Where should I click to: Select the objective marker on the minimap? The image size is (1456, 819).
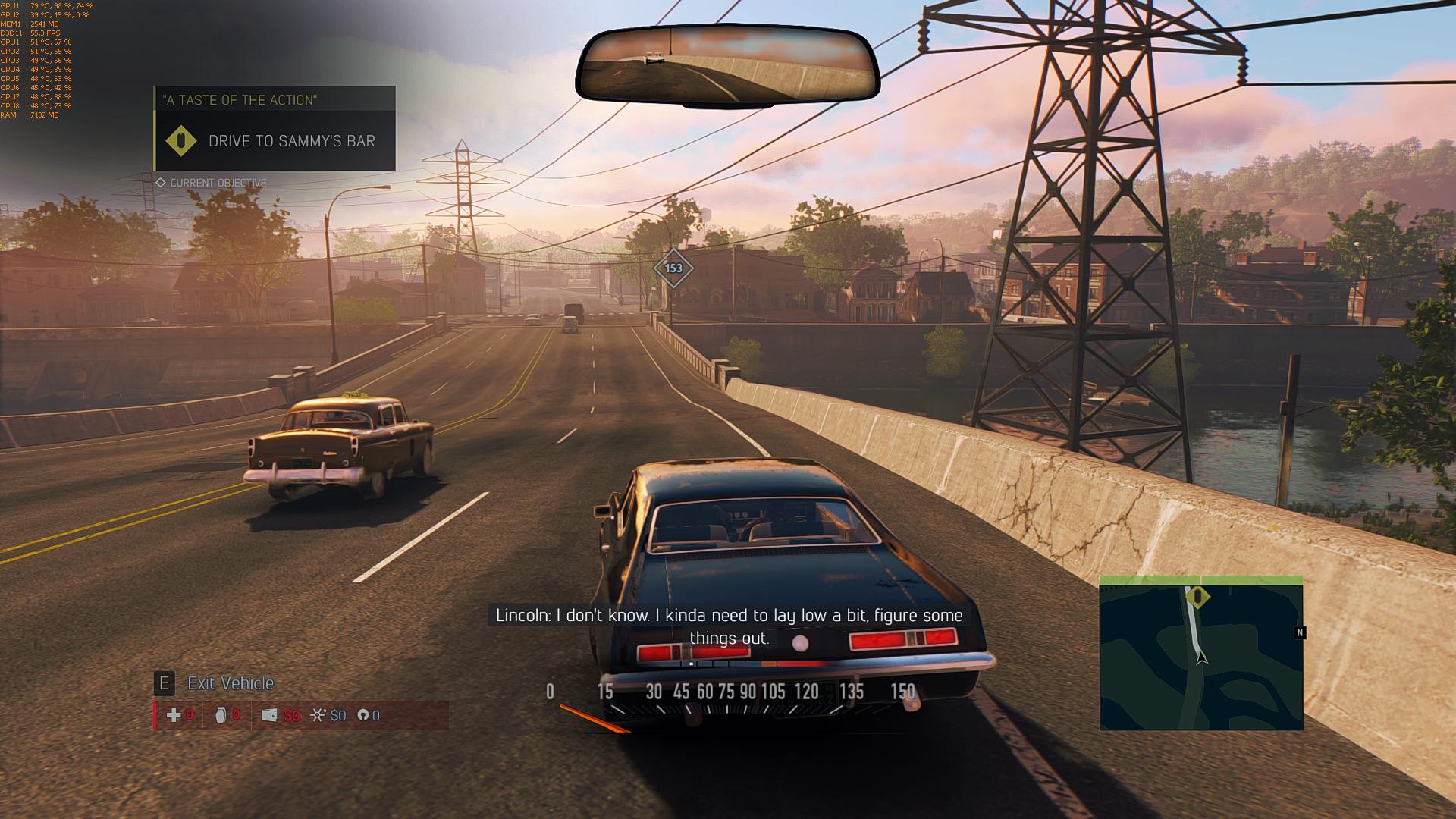coord(1197,598)
